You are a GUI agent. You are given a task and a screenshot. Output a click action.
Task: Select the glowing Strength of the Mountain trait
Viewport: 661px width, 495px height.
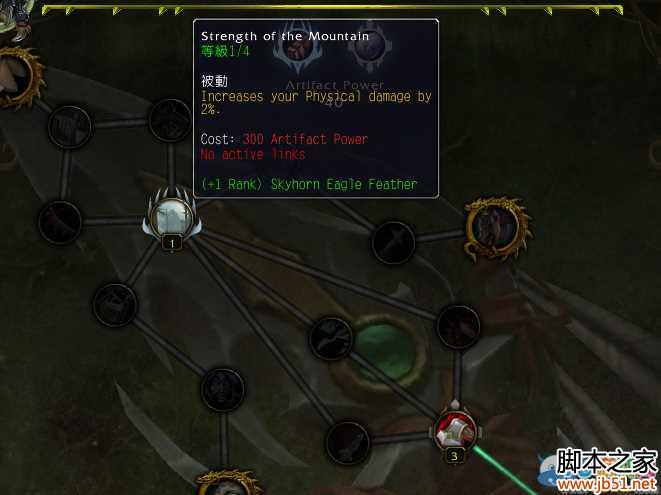(x=170, y=214)
